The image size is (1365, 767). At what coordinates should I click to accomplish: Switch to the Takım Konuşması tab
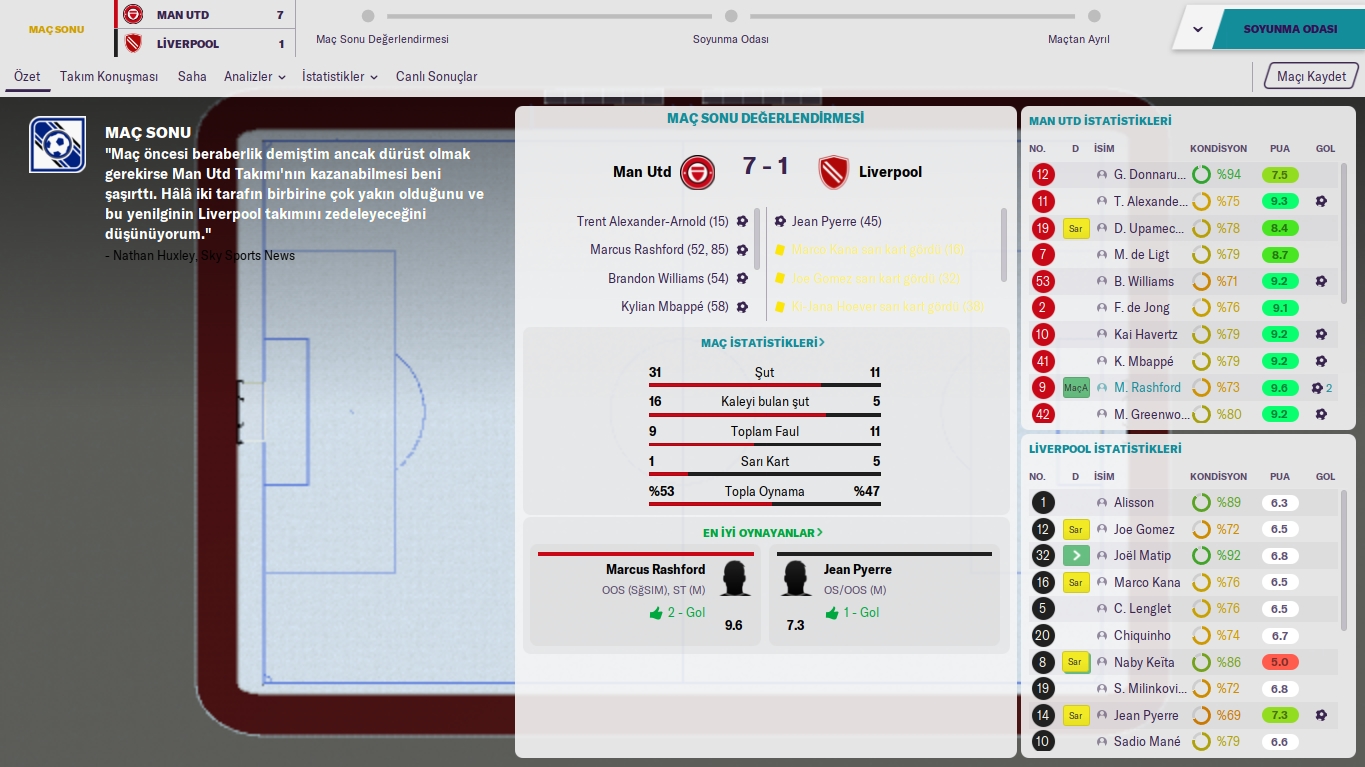109,77
